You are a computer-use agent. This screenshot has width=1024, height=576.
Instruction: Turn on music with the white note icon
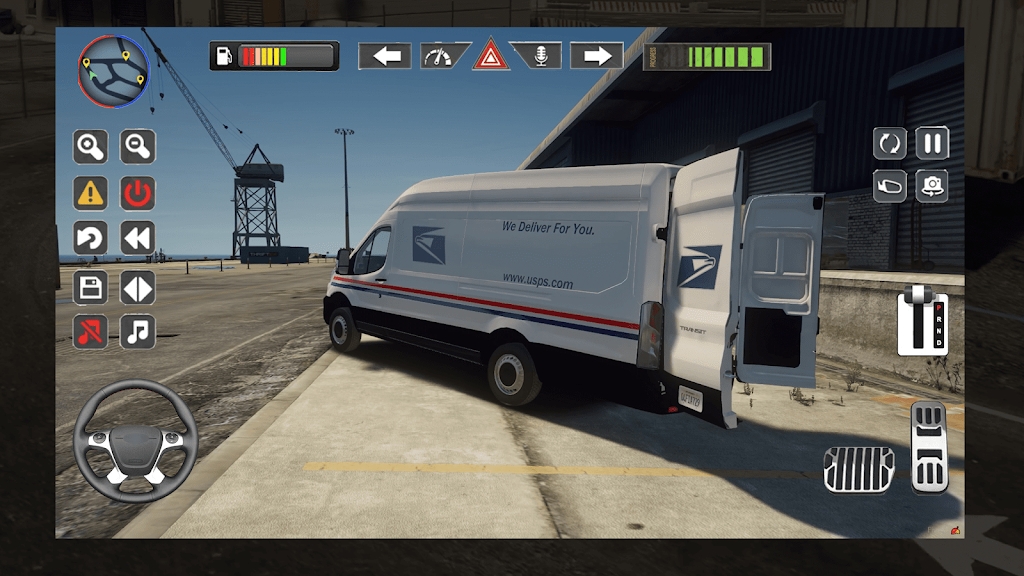tap(138, 331)
